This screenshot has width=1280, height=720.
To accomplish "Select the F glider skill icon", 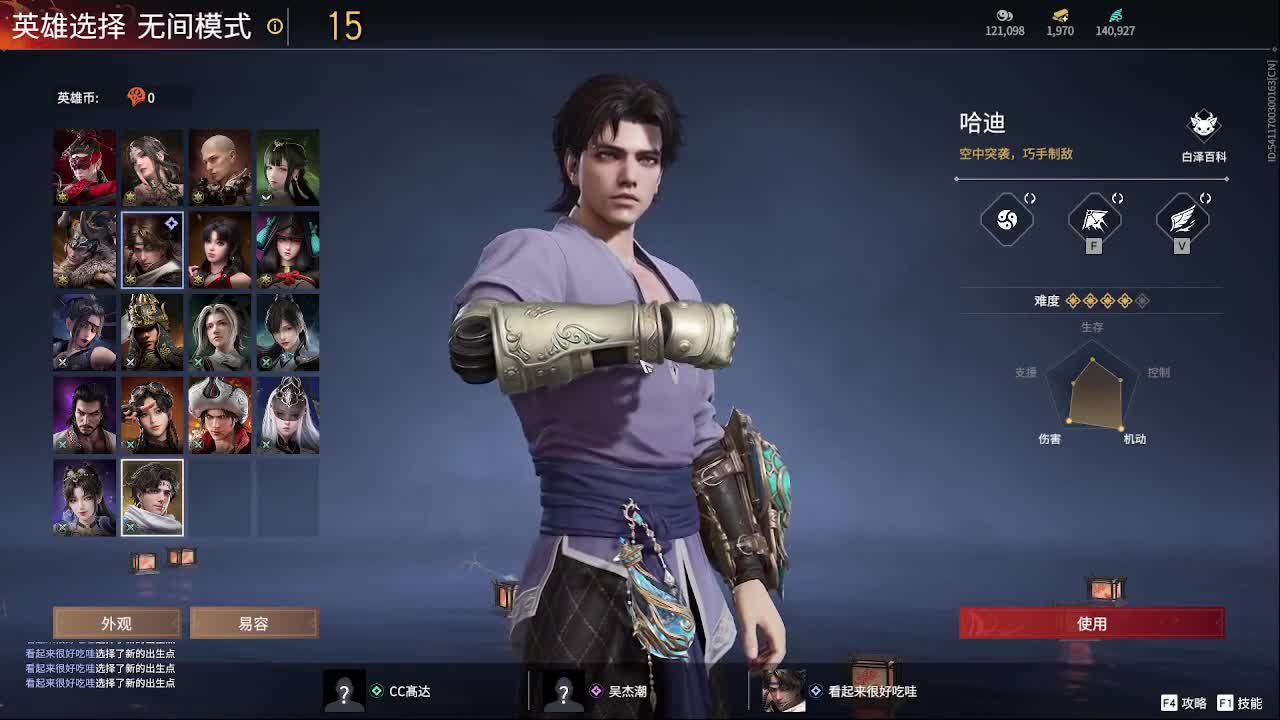I will coord(1093,221).
